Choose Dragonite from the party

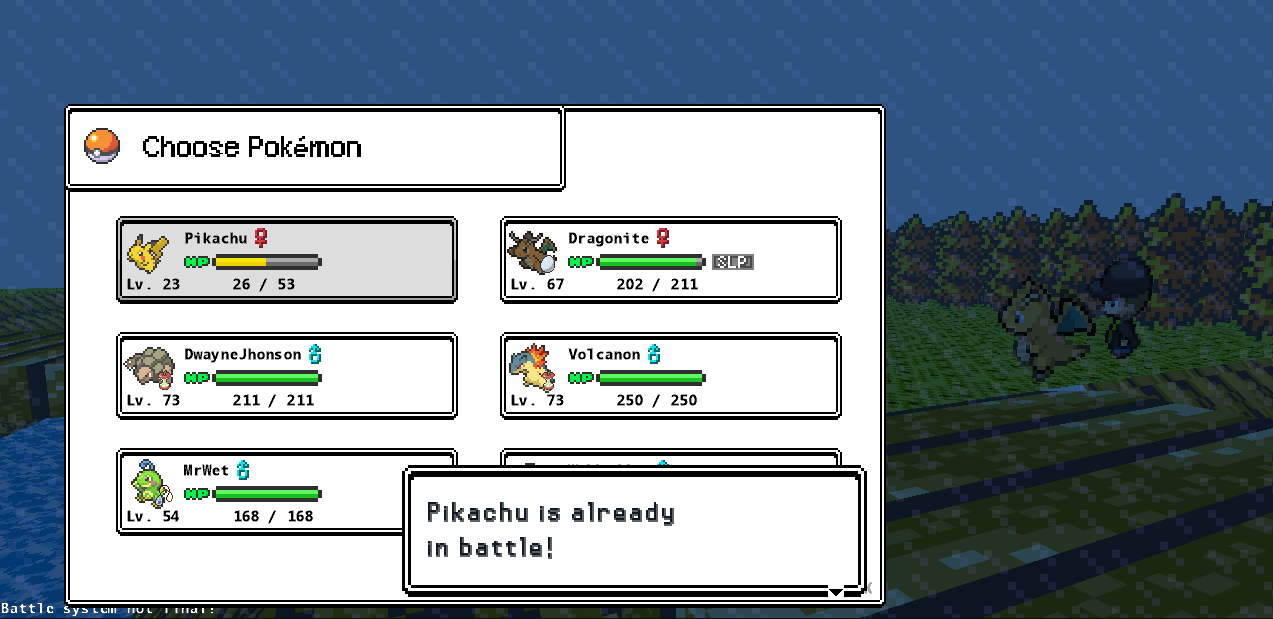pos(670,260)
